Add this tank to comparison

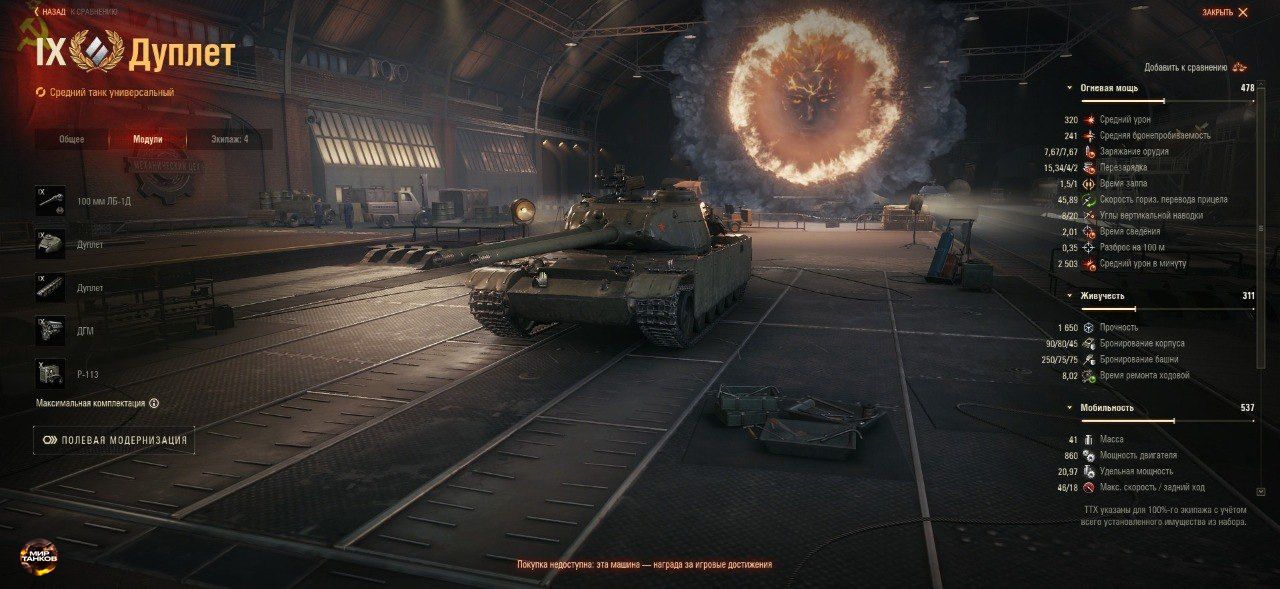click(1195, 67)
